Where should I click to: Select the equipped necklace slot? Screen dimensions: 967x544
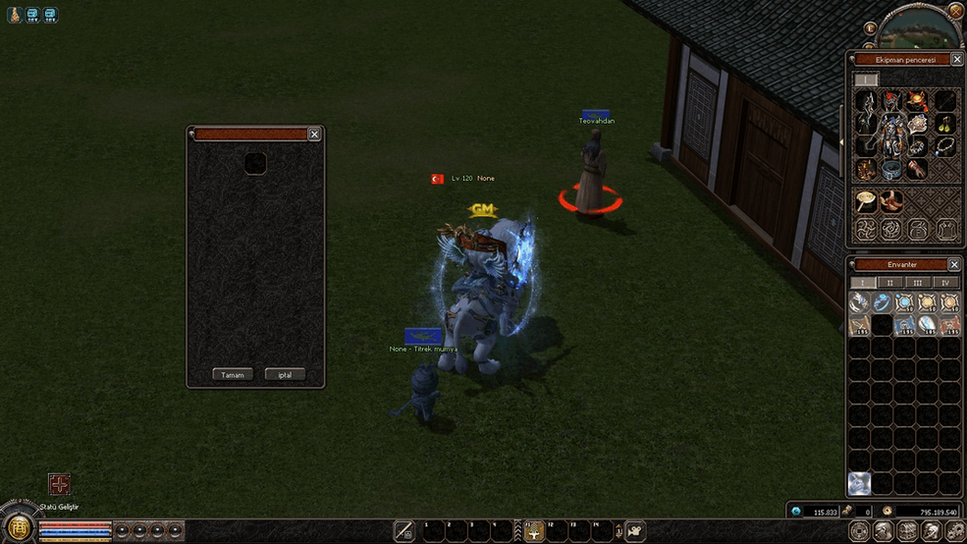click(x=945, y=146)
